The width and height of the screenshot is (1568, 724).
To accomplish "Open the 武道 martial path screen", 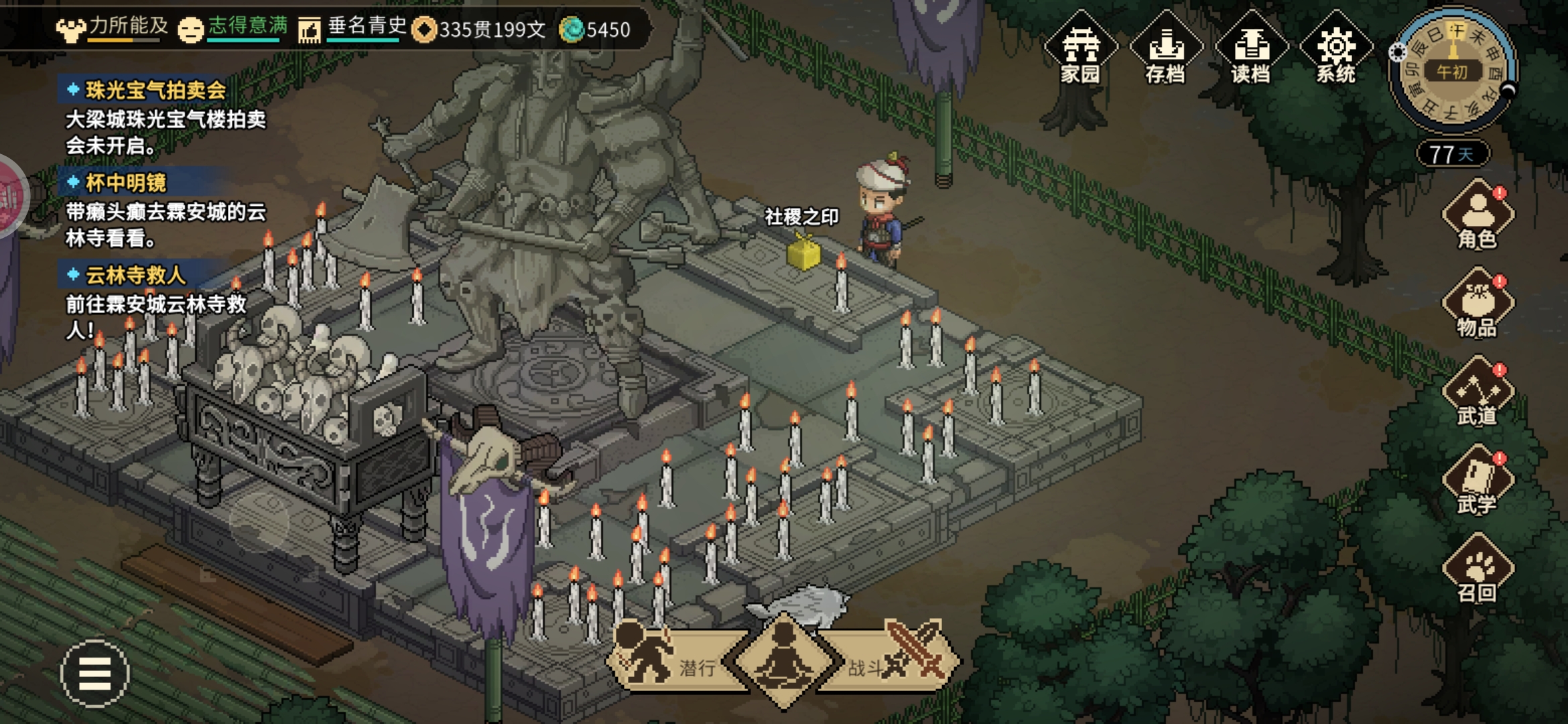I will tap(1477, 393).
